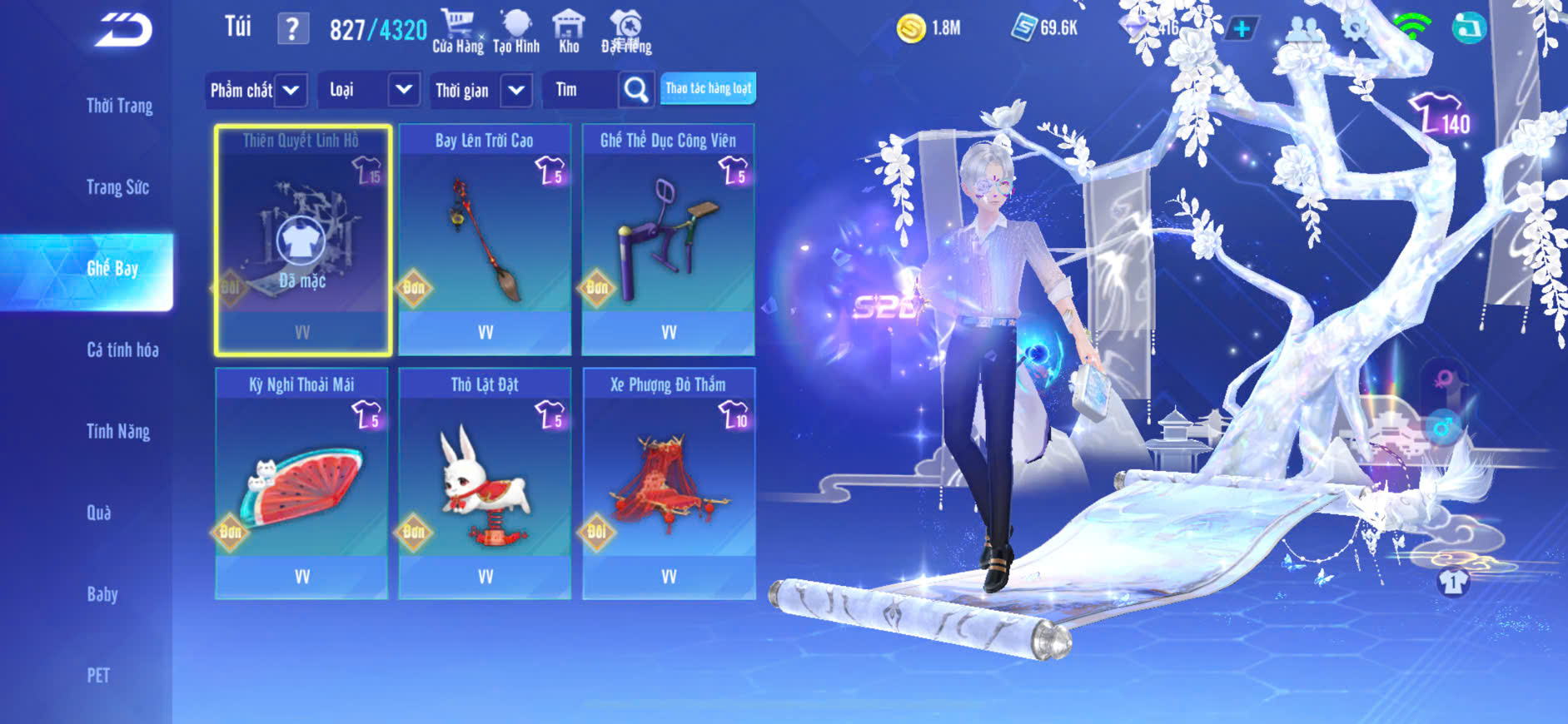This screenshot has height=724, width=1568.
Task: Select Xe Phượng Đỏ Thắm carriage
Action: tap(669, 483)
